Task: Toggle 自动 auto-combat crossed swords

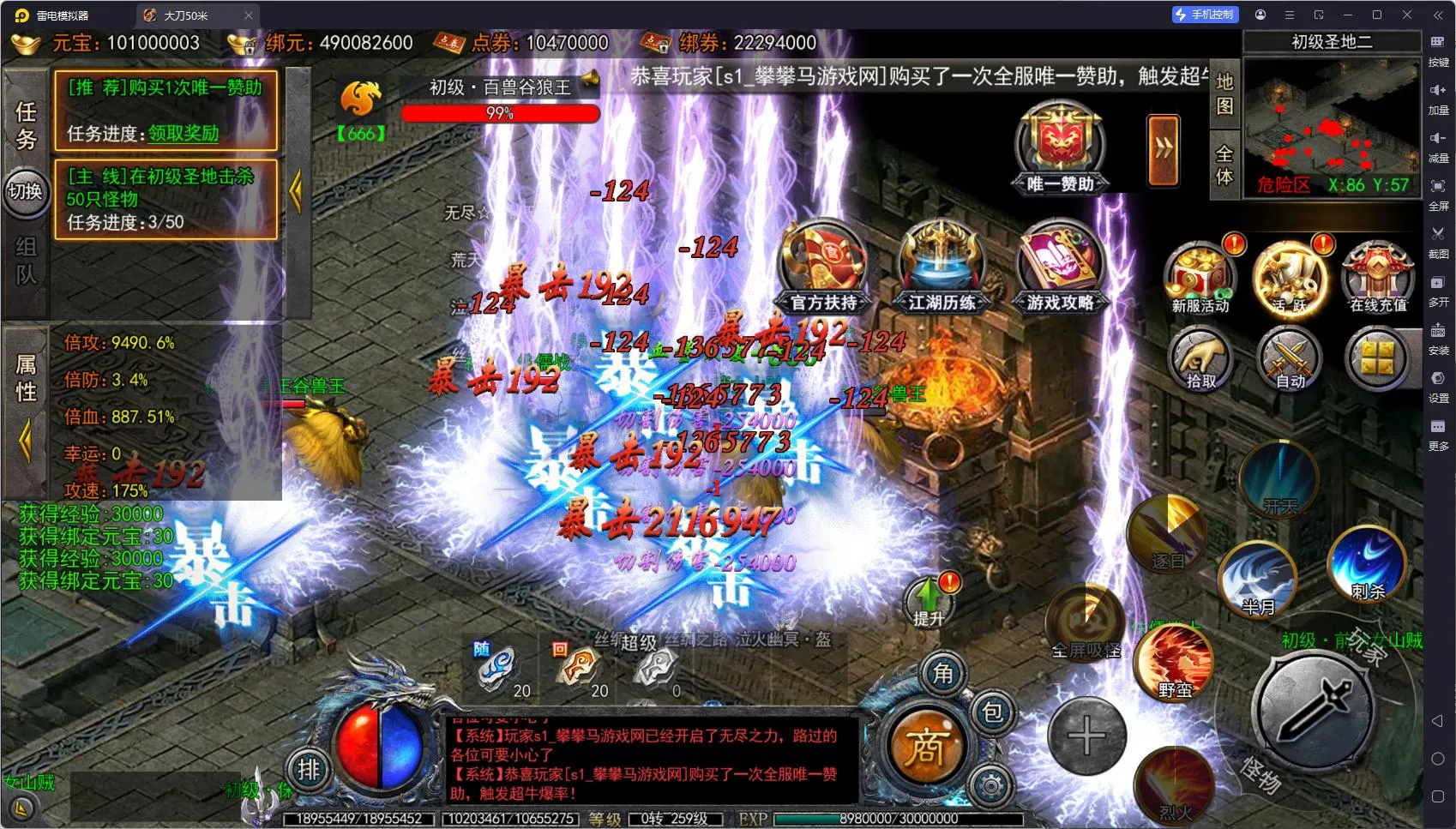Action: pos(1290,359)
